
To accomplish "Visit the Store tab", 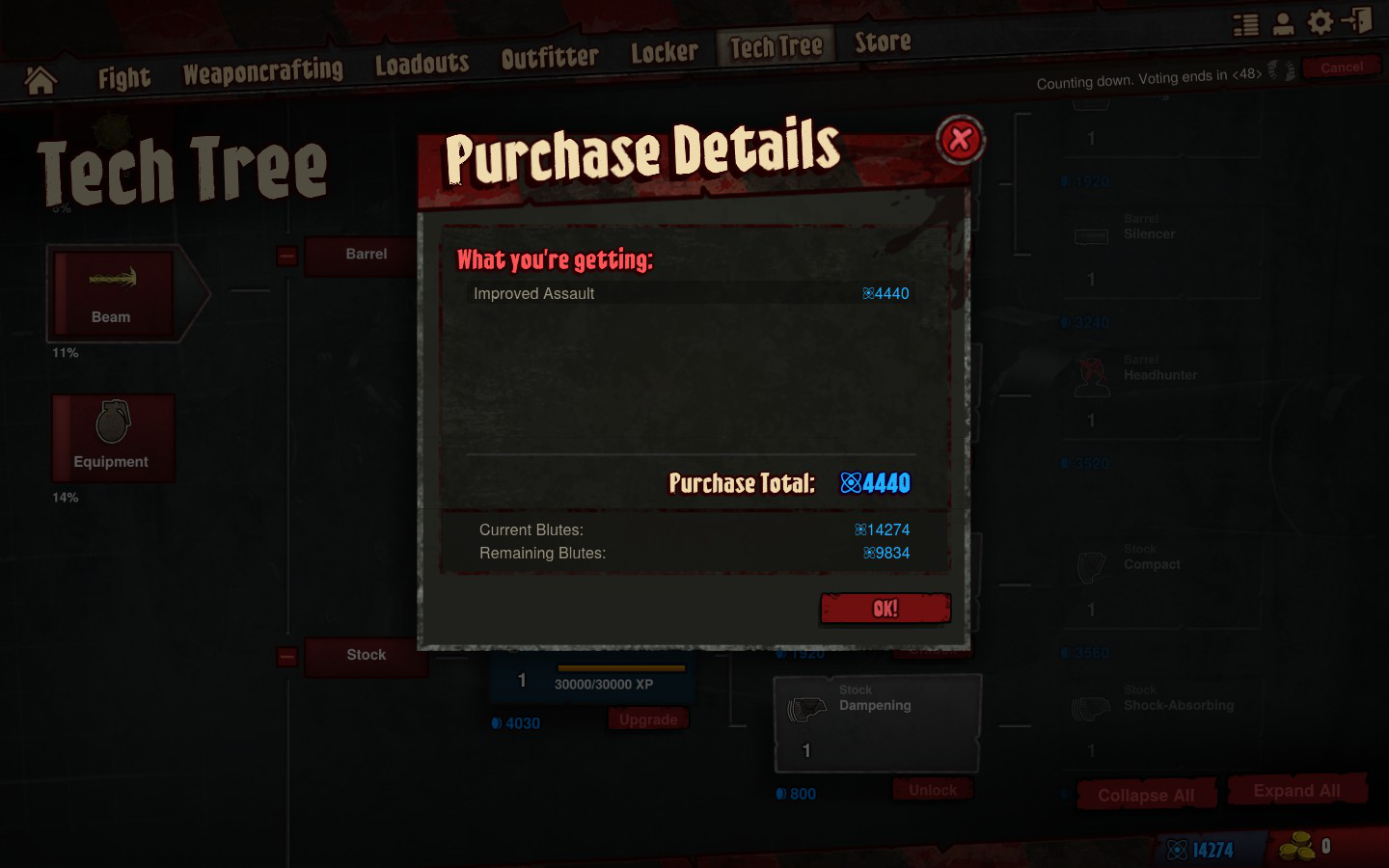I will (883, 41).
